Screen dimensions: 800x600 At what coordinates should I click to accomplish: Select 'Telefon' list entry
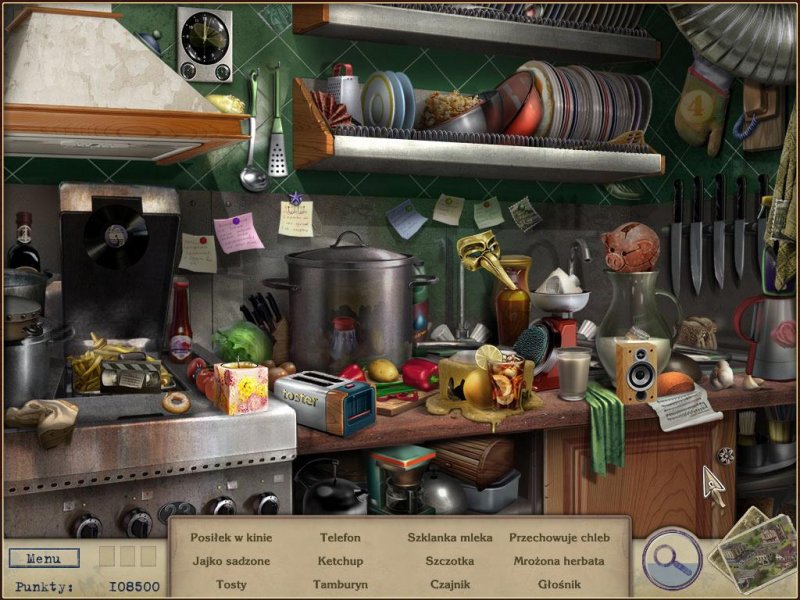click(x=340, y=538)
